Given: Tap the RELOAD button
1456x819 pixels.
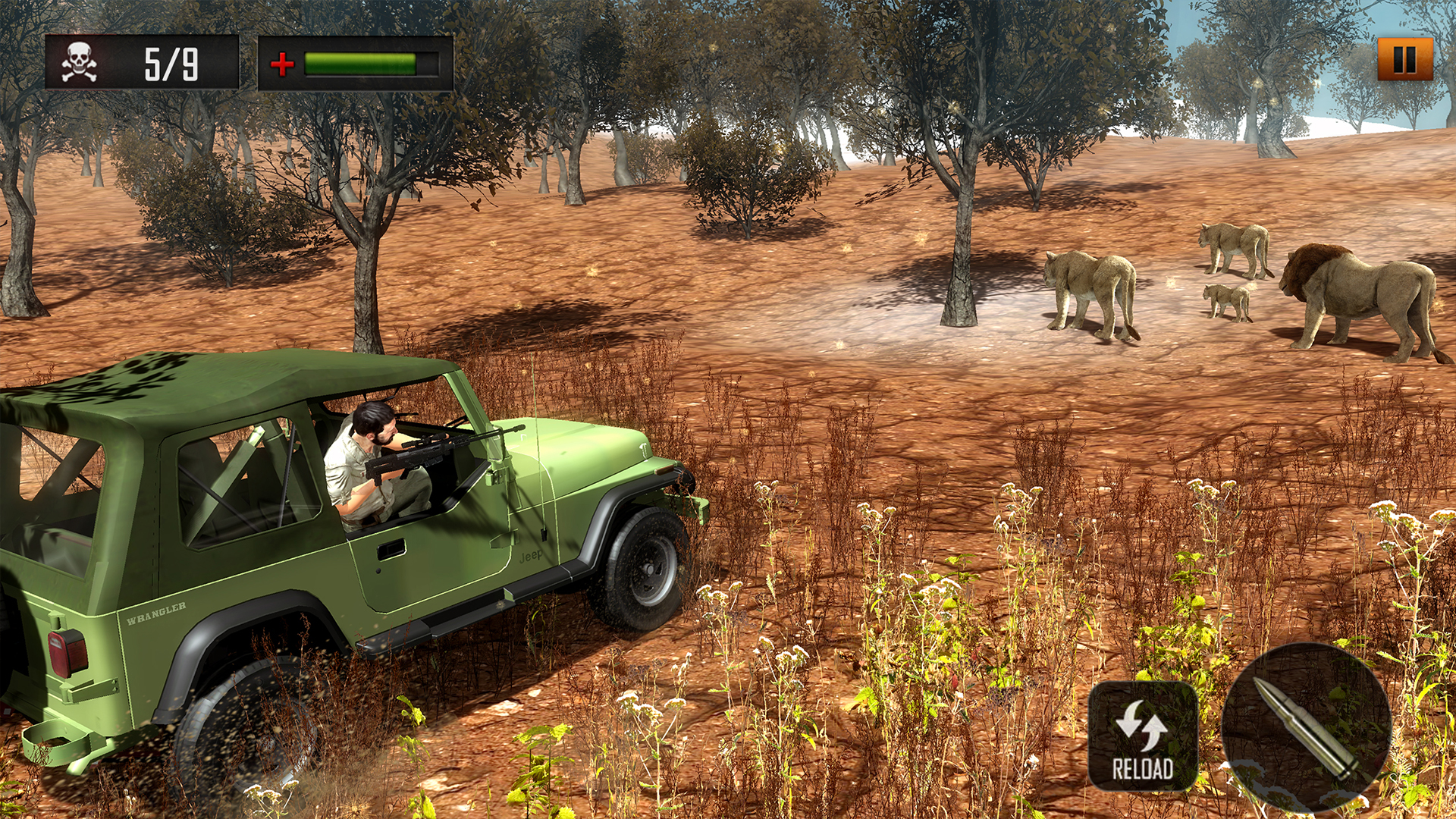Looking at the screenshot, I should pos(1142,736).
